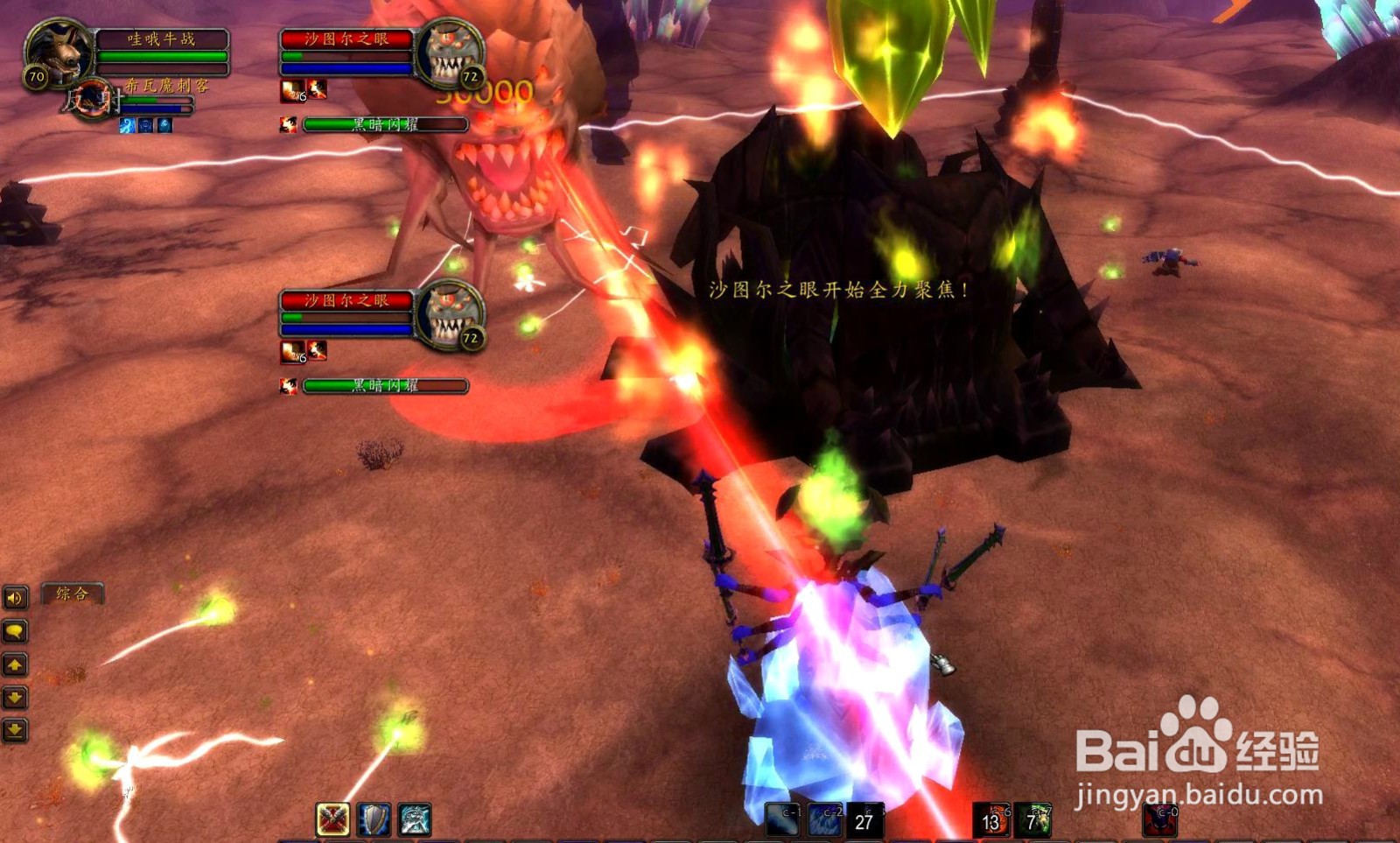1400x843 pixels.
Task: Select the Berserker Stance icon on the stance bar
Action: tap(414, 818)
